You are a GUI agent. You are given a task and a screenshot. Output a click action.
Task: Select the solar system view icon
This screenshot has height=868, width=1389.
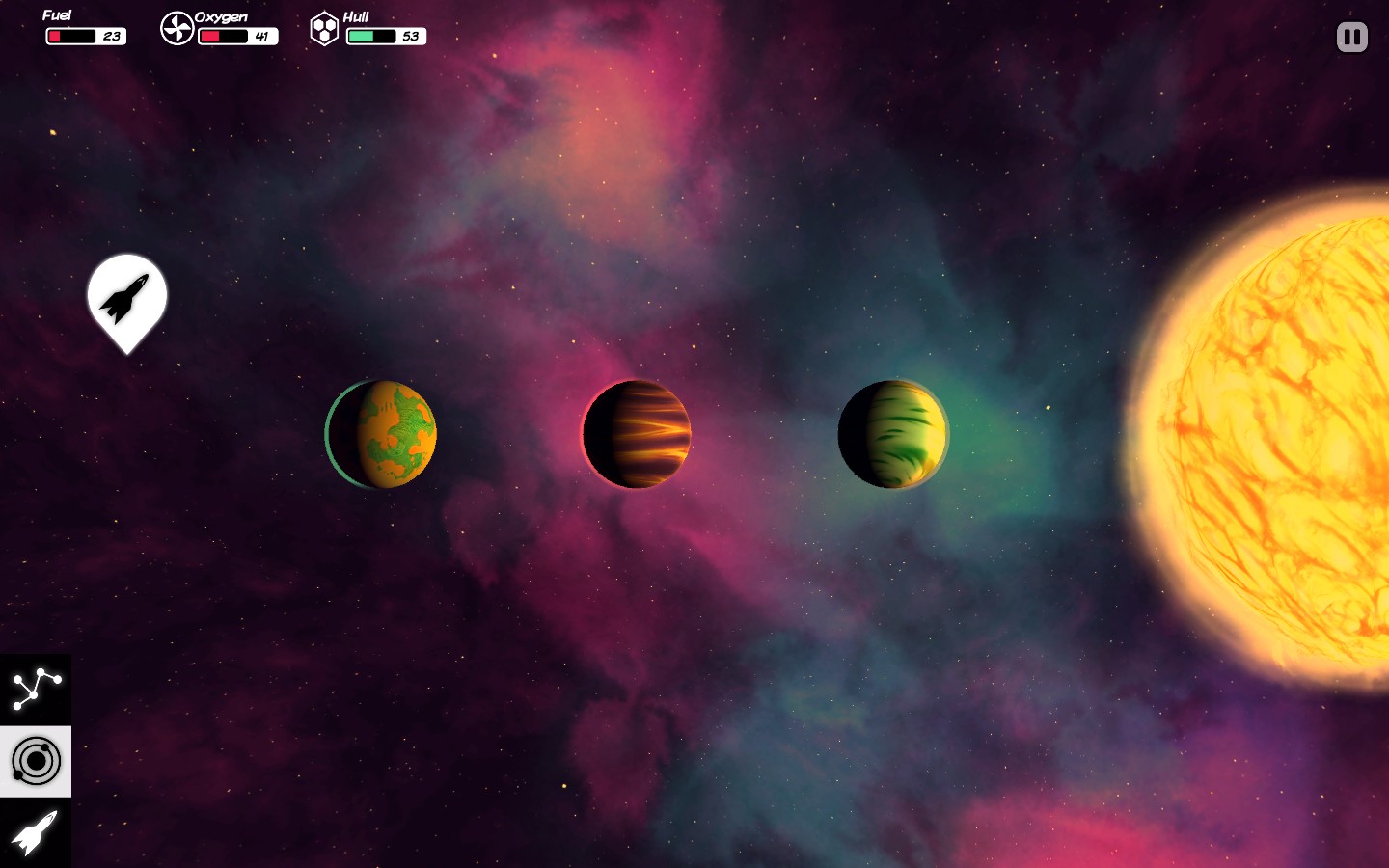[x=35, y=761]
